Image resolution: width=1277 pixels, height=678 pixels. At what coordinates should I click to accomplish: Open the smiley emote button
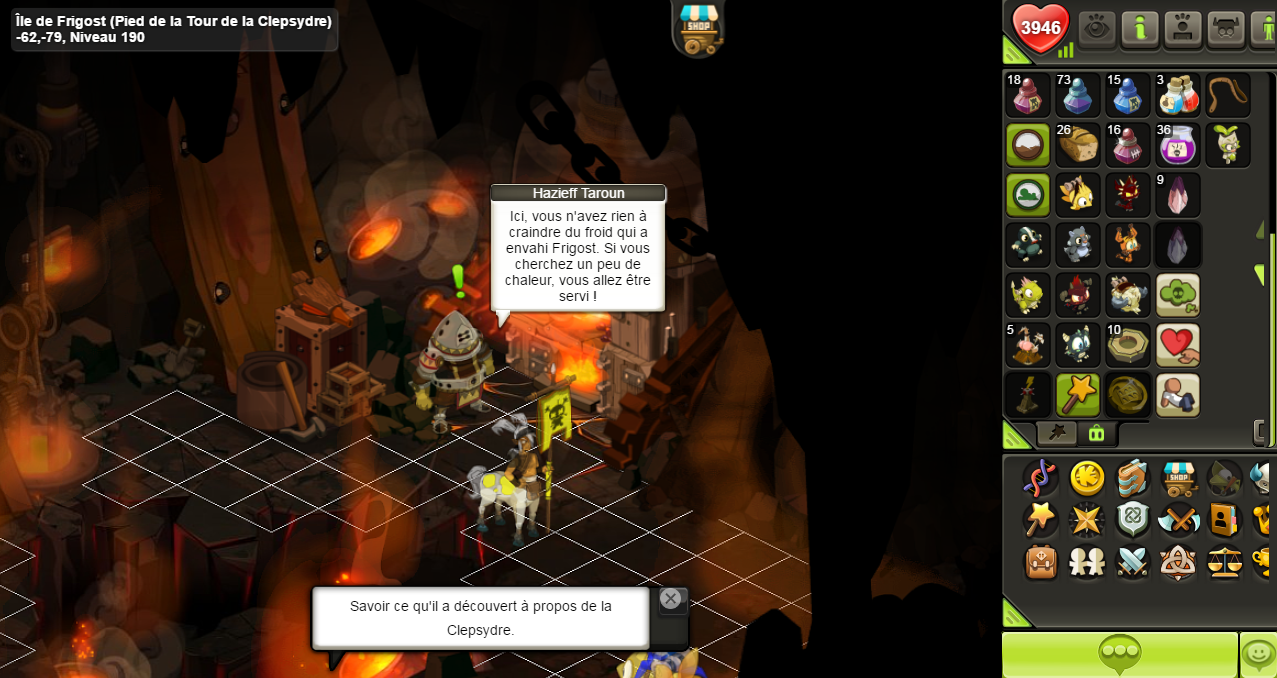click(x=1258, y=655)
